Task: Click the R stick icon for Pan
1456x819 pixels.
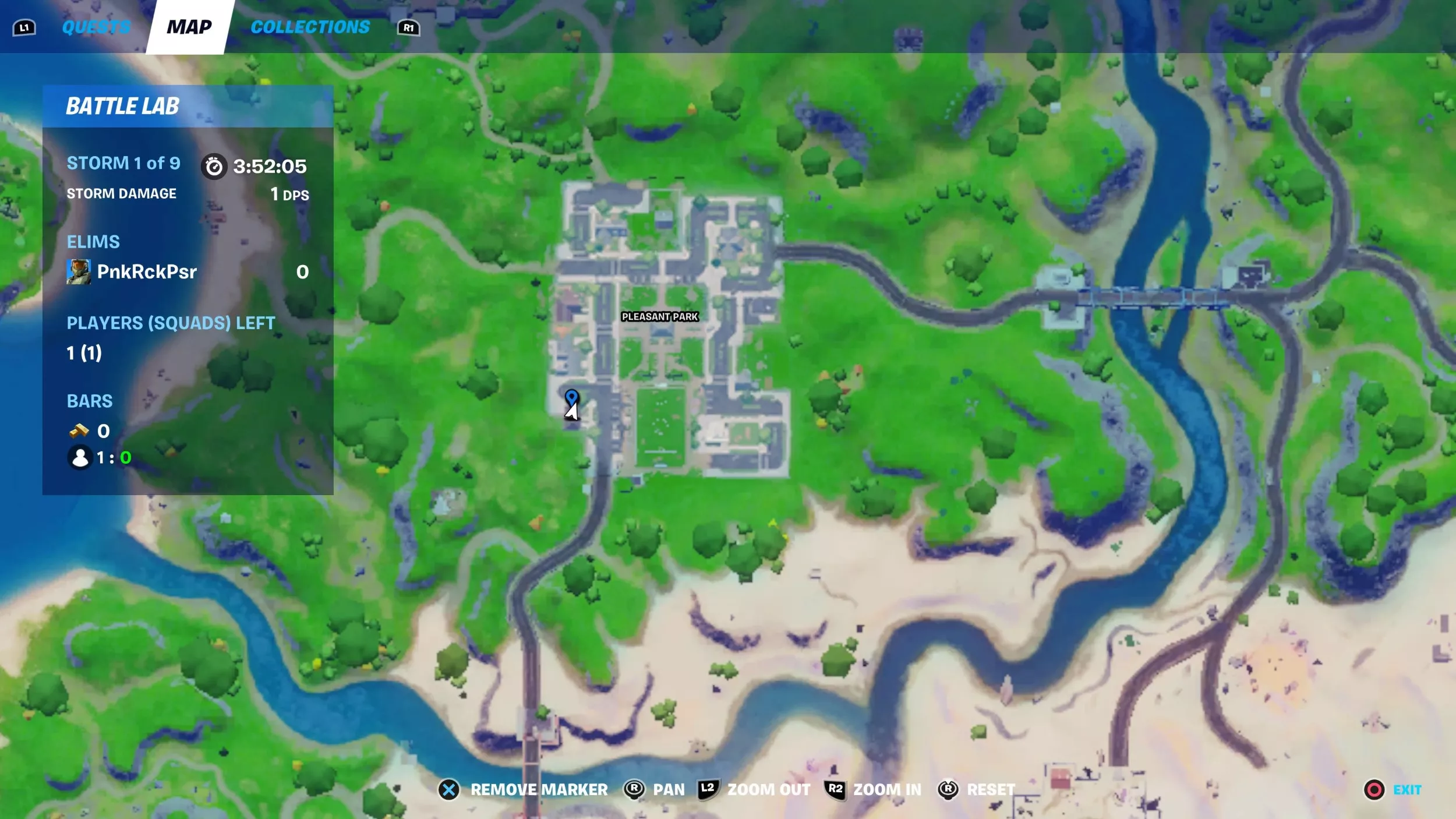Action: tap(634, 789)
